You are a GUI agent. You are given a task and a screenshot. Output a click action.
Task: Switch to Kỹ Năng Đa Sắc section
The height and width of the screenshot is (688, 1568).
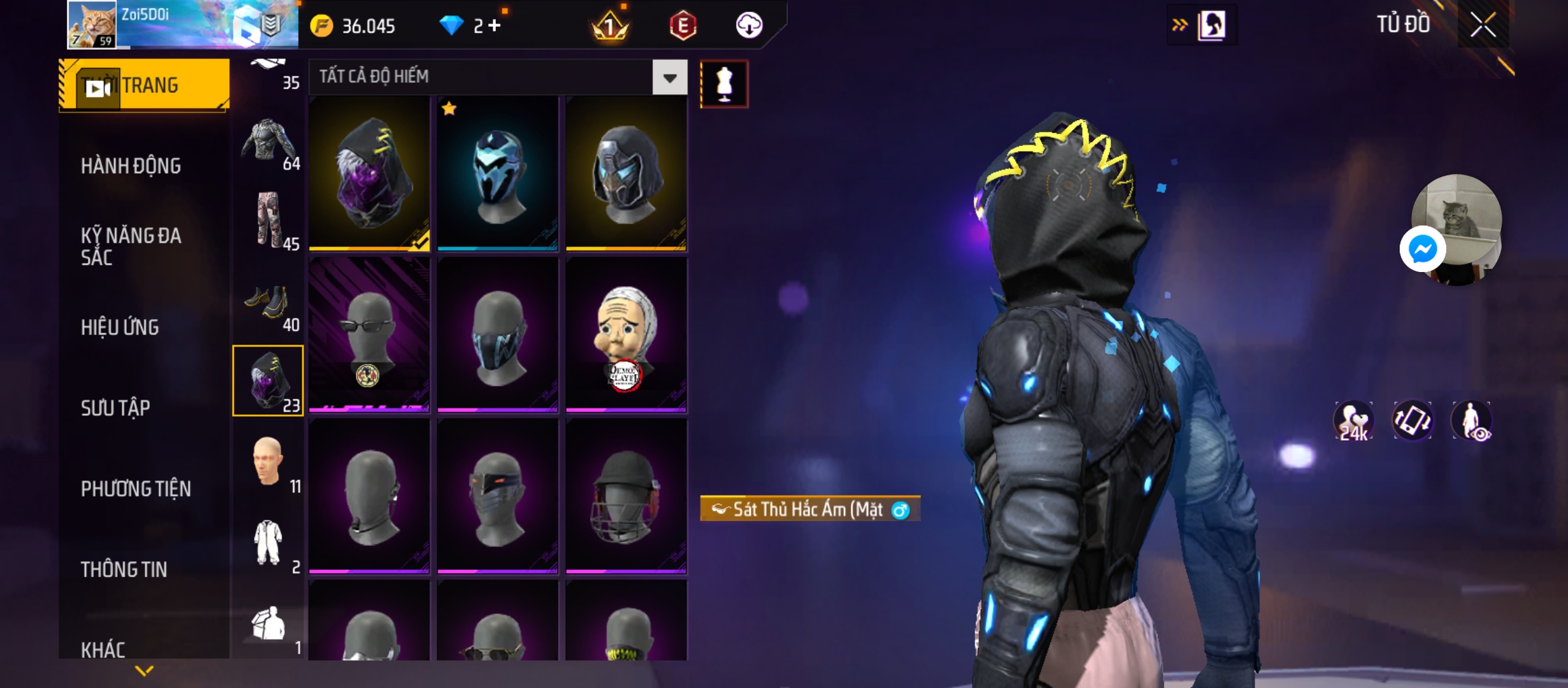131,247
